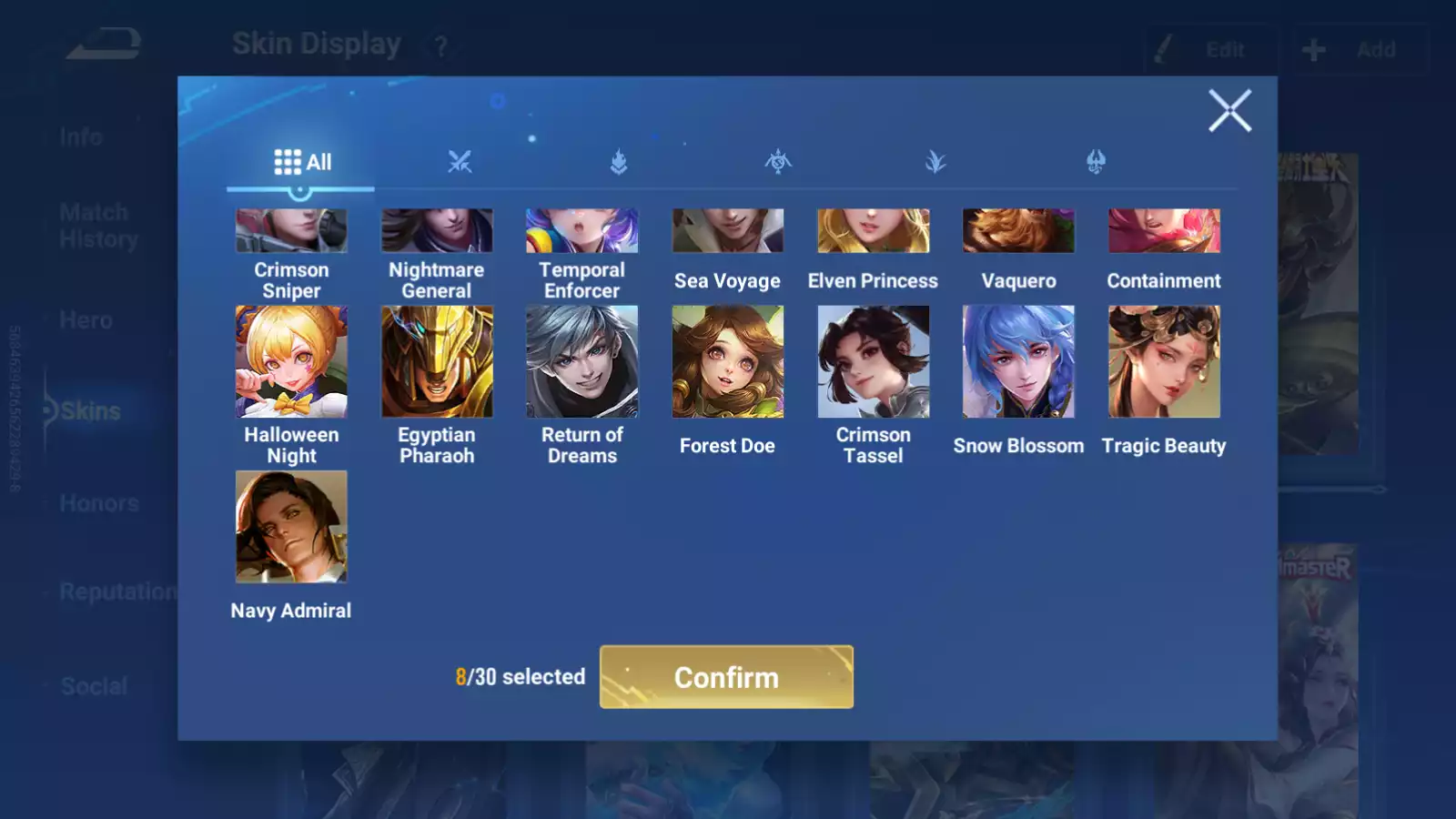Select the Temporal Enforcer skin

click(x=582, y=231)
